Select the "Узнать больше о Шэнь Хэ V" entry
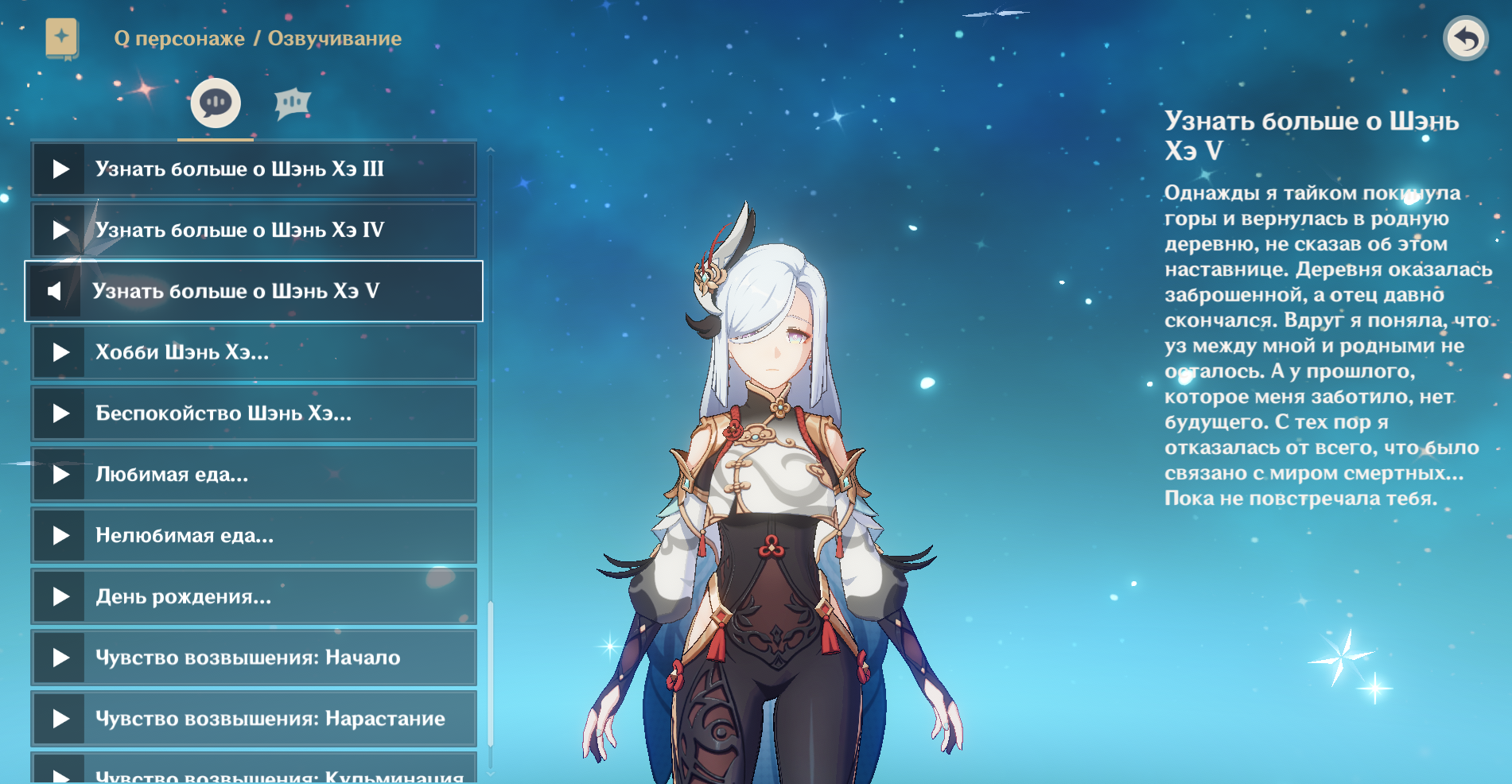The image size is (1512, 784). pos(253,291)
